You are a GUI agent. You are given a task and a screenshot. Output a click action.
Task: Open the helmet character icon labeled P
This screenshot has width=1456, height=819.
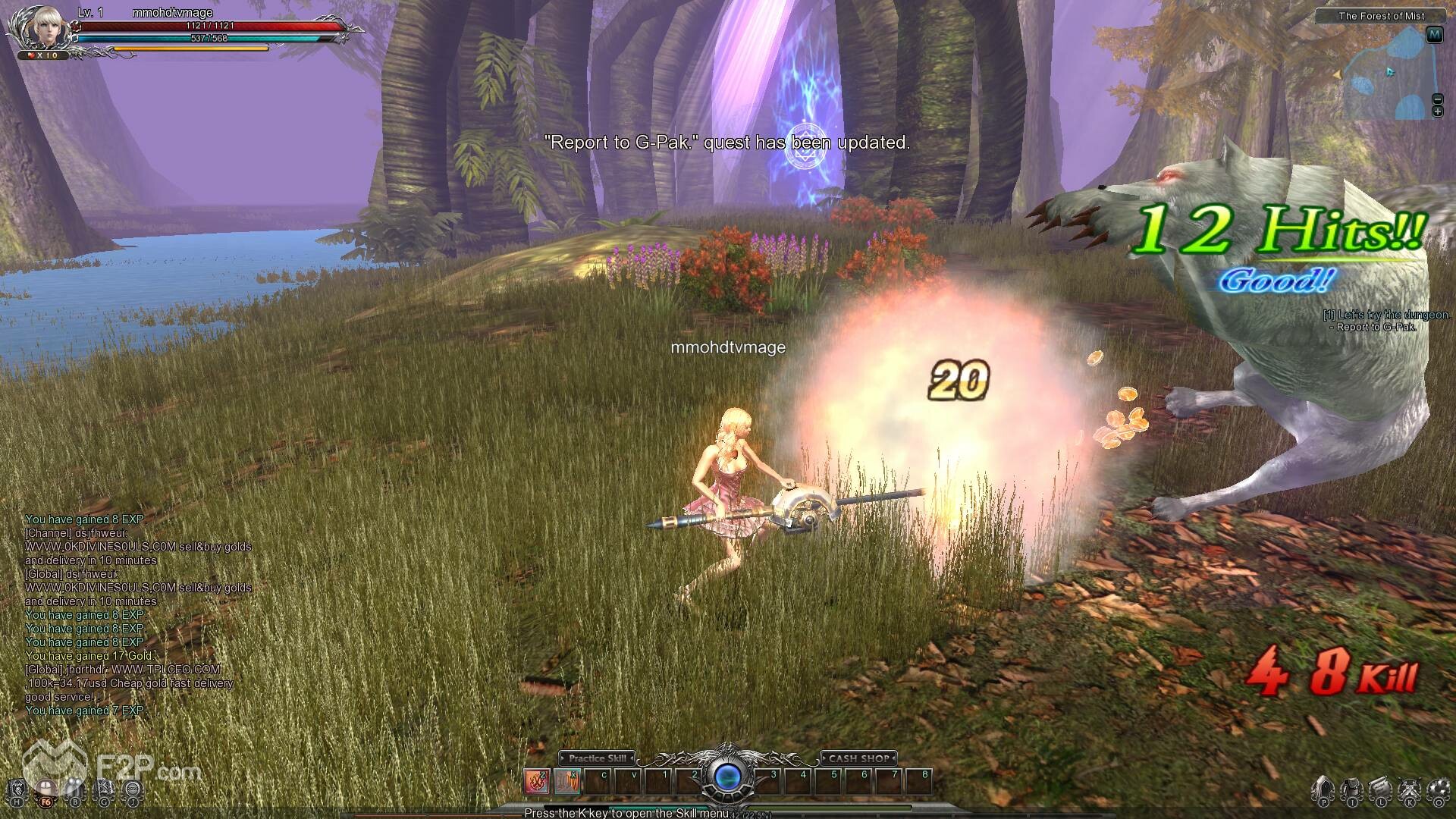(1323, 790)
